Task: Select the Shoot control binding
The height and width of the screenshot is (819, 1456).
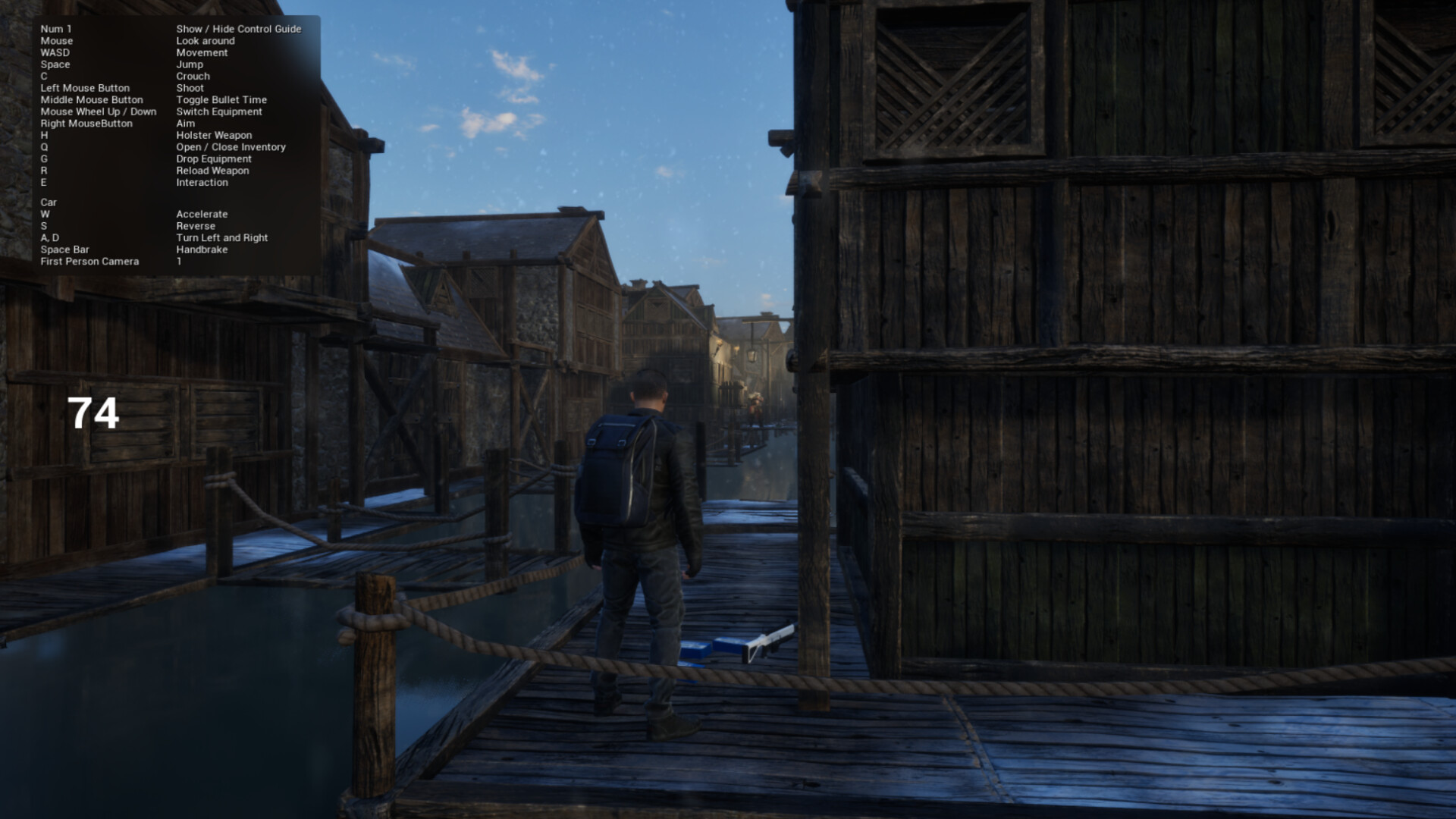Action: (190, 88)
